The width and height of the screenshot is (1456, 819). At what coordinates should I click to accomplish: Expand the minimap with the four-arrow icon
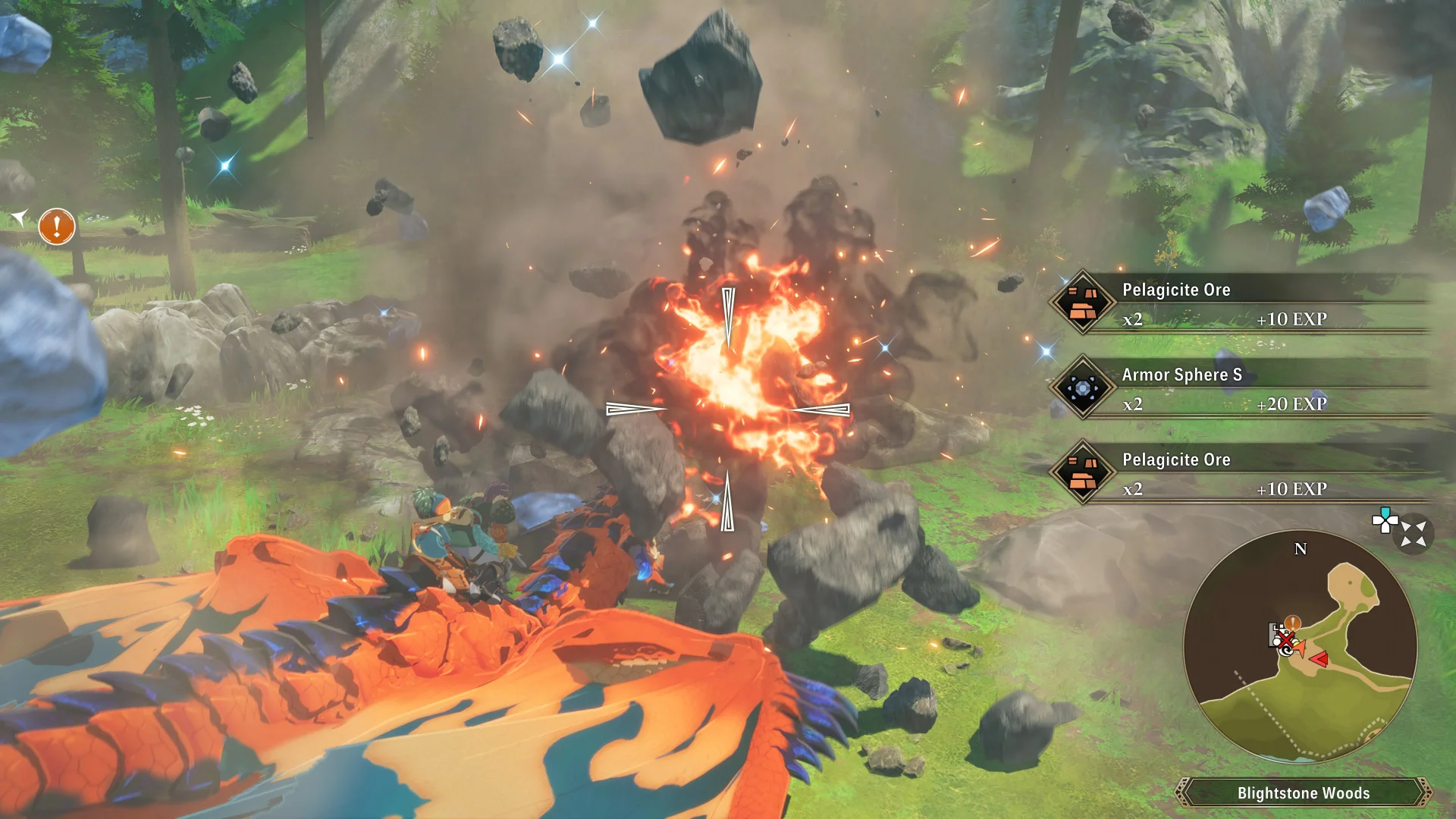[x=1414, y=534]
